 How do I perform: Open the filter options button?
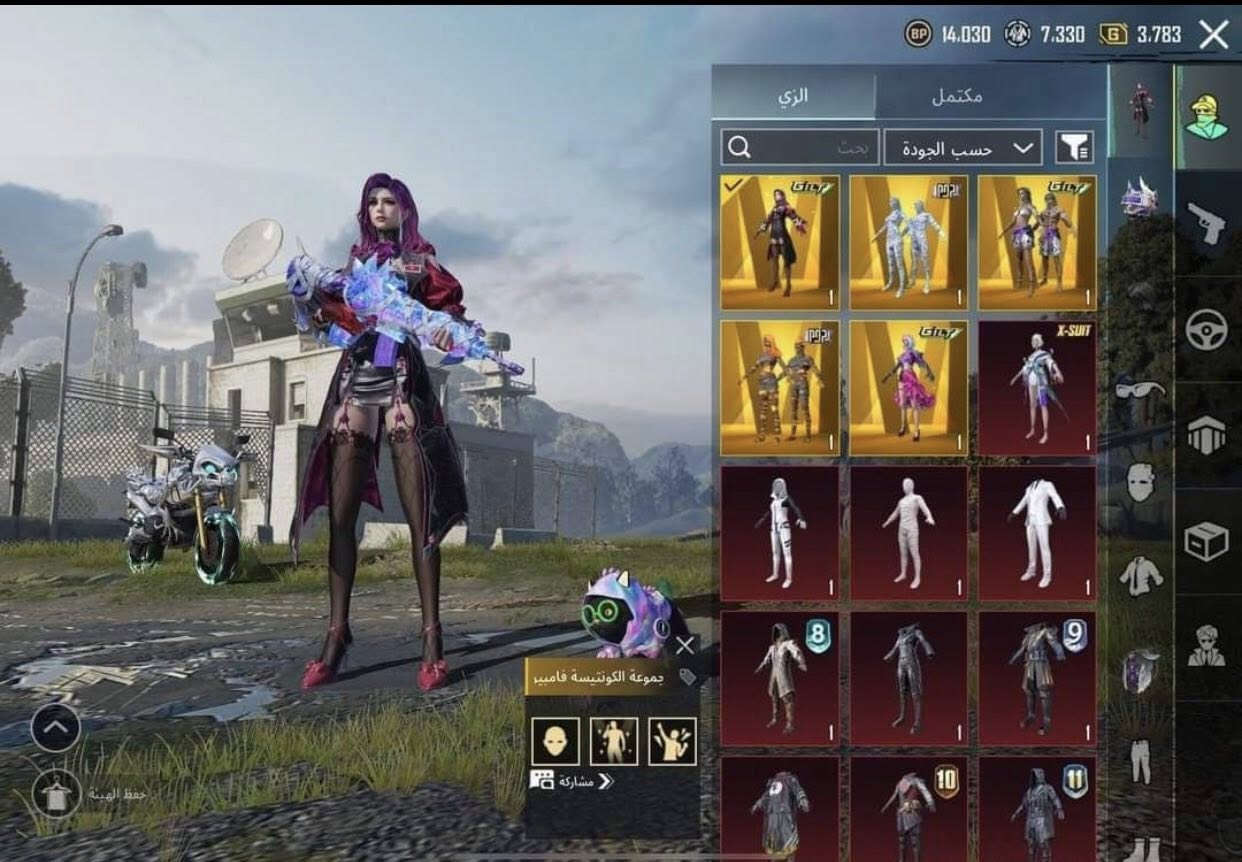coord(1074,148)
